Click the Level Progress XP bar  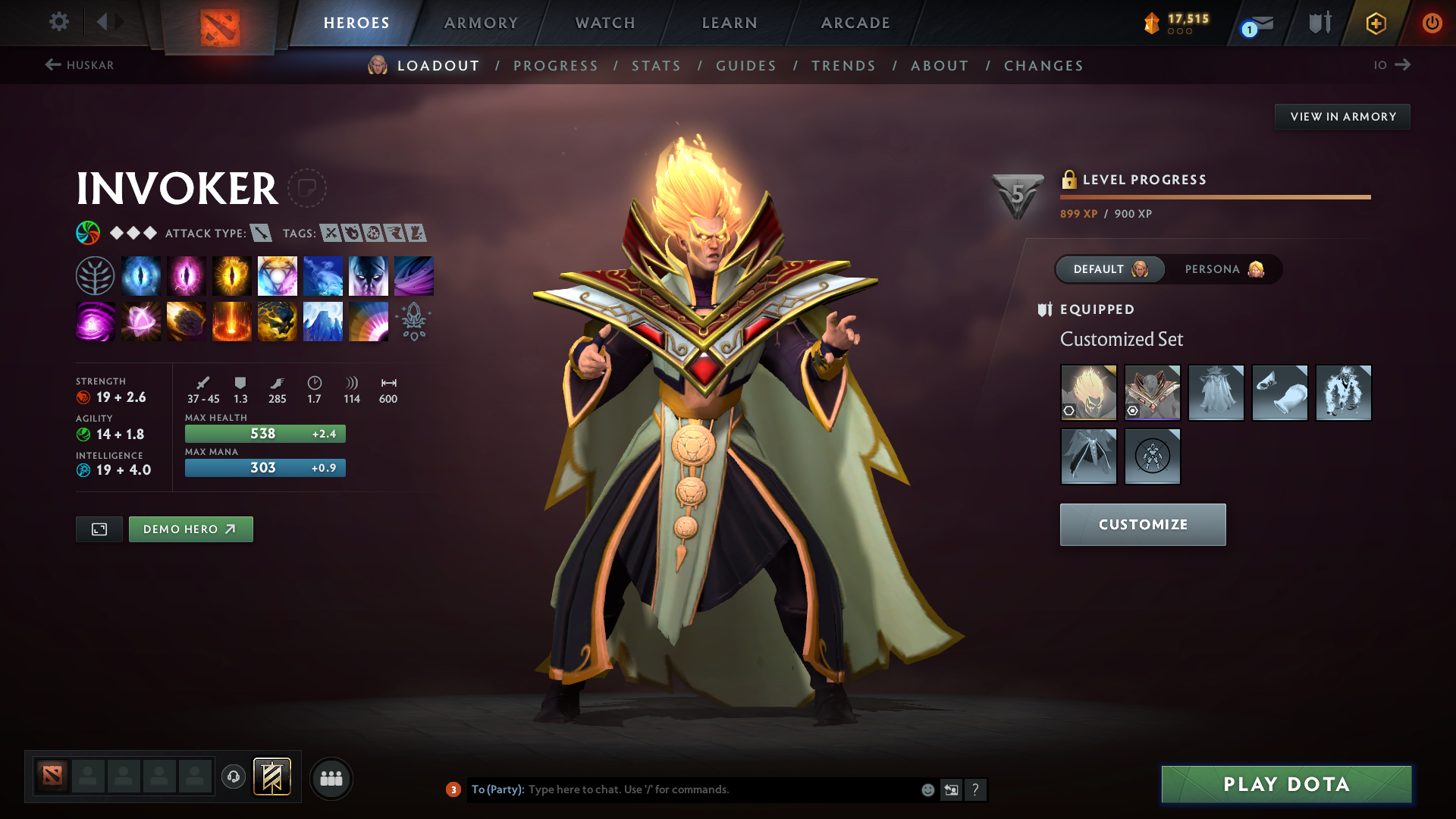click(x=1215, y=196)
